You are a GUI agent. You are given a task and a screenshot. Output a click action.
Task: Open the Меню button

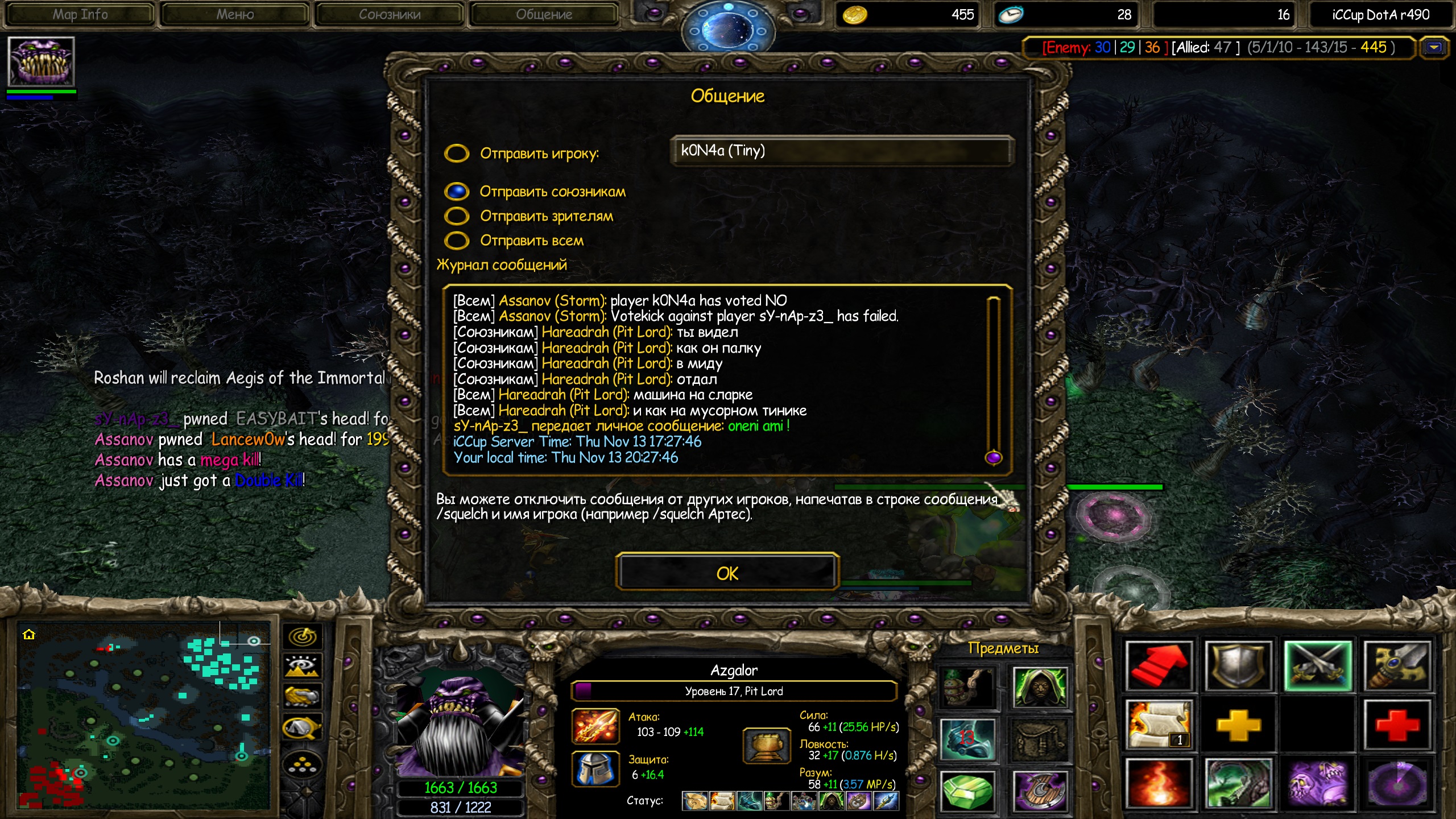(235, 15)
